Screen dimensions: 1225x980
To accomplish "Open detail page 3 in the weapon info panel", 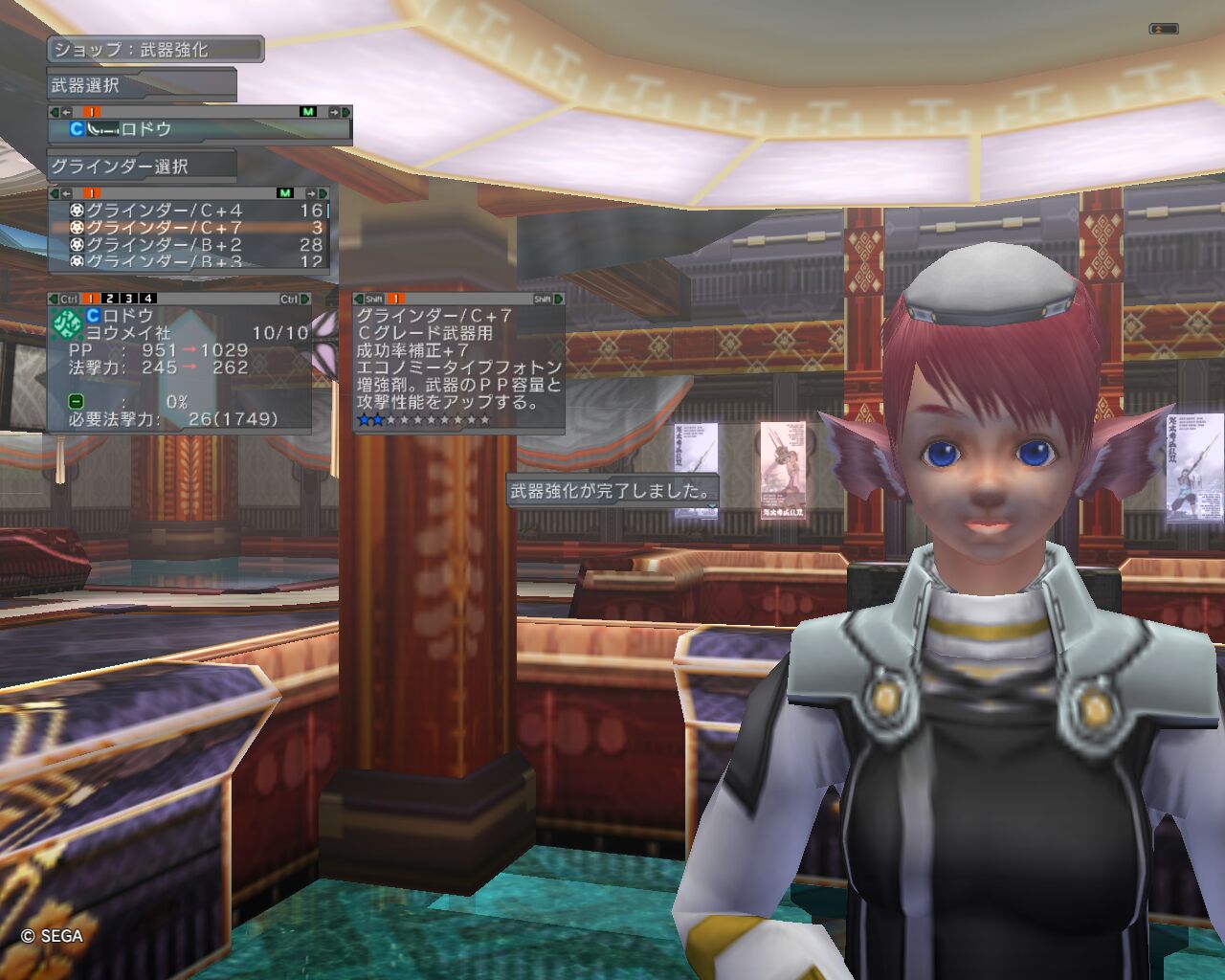I will [129, 300].
